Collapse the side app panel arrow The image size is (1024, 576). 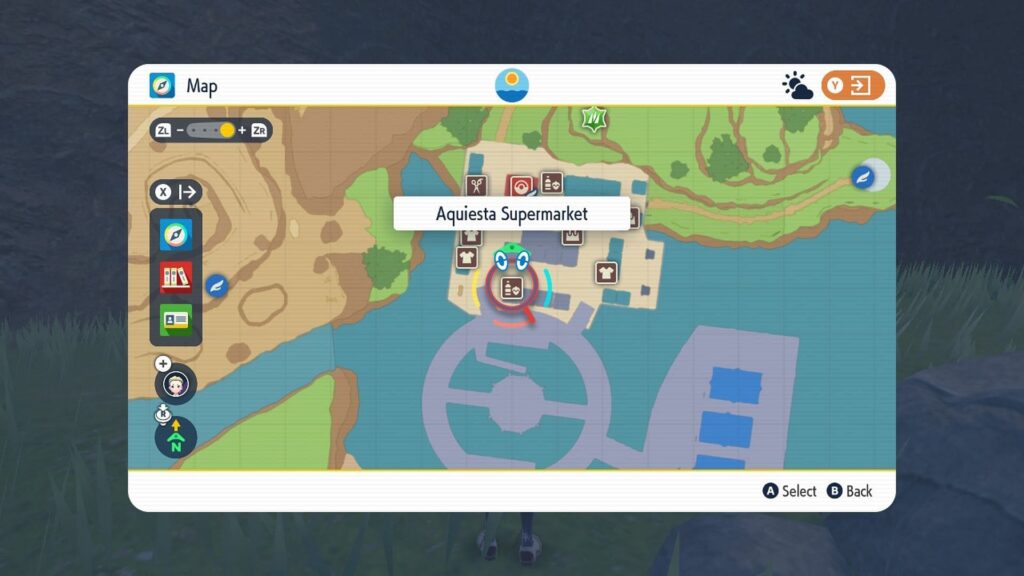[x=176, y=191]
